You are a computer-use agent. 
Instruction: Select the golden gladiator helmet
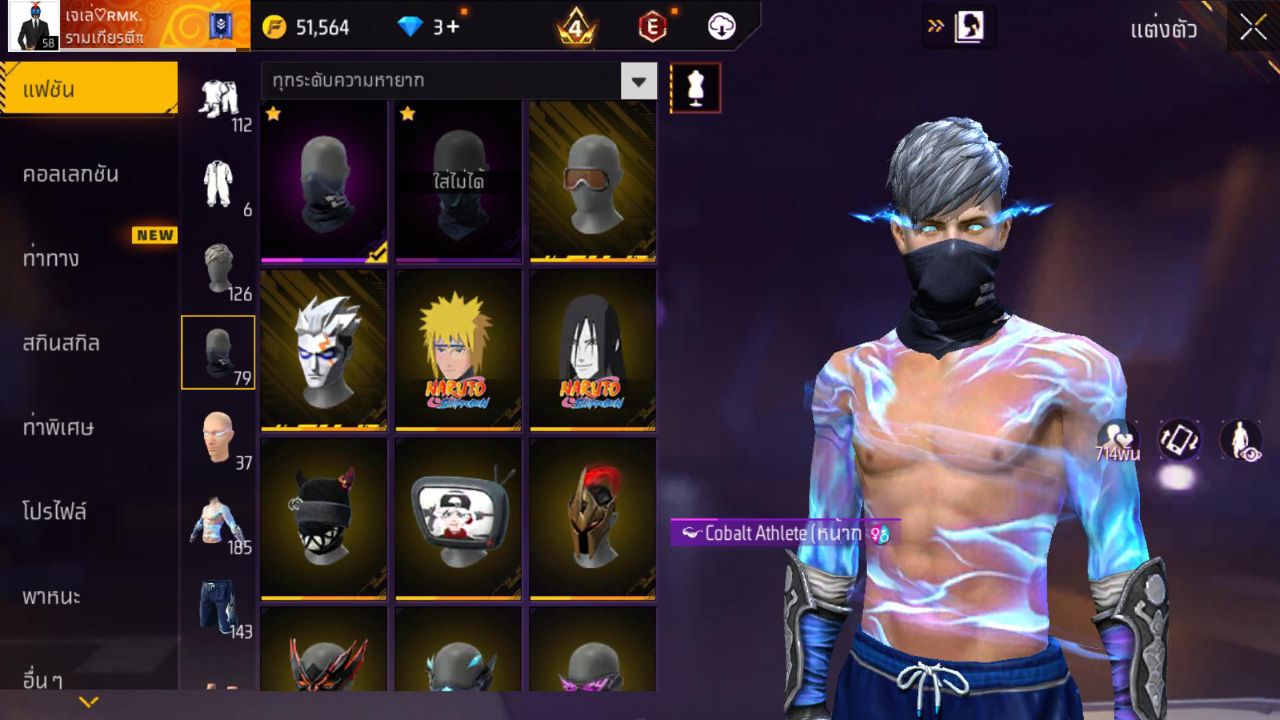[x=592, y=518]
